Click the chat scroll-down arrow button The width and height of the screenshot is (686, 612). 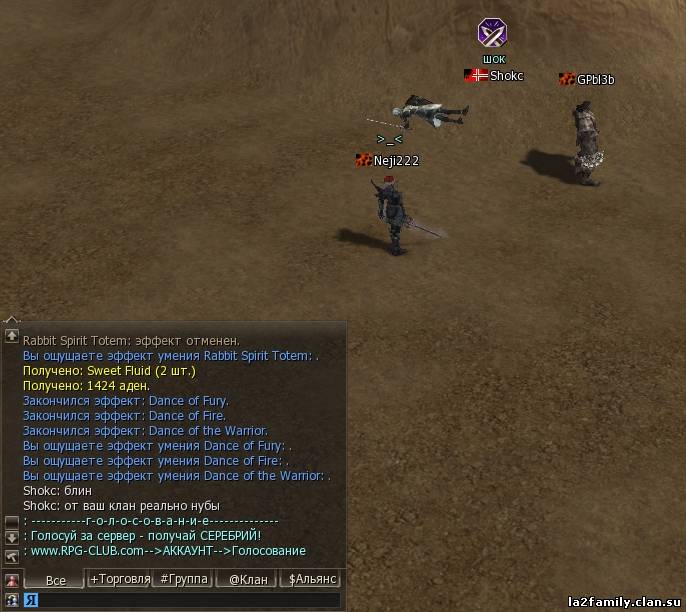(12, 537)
